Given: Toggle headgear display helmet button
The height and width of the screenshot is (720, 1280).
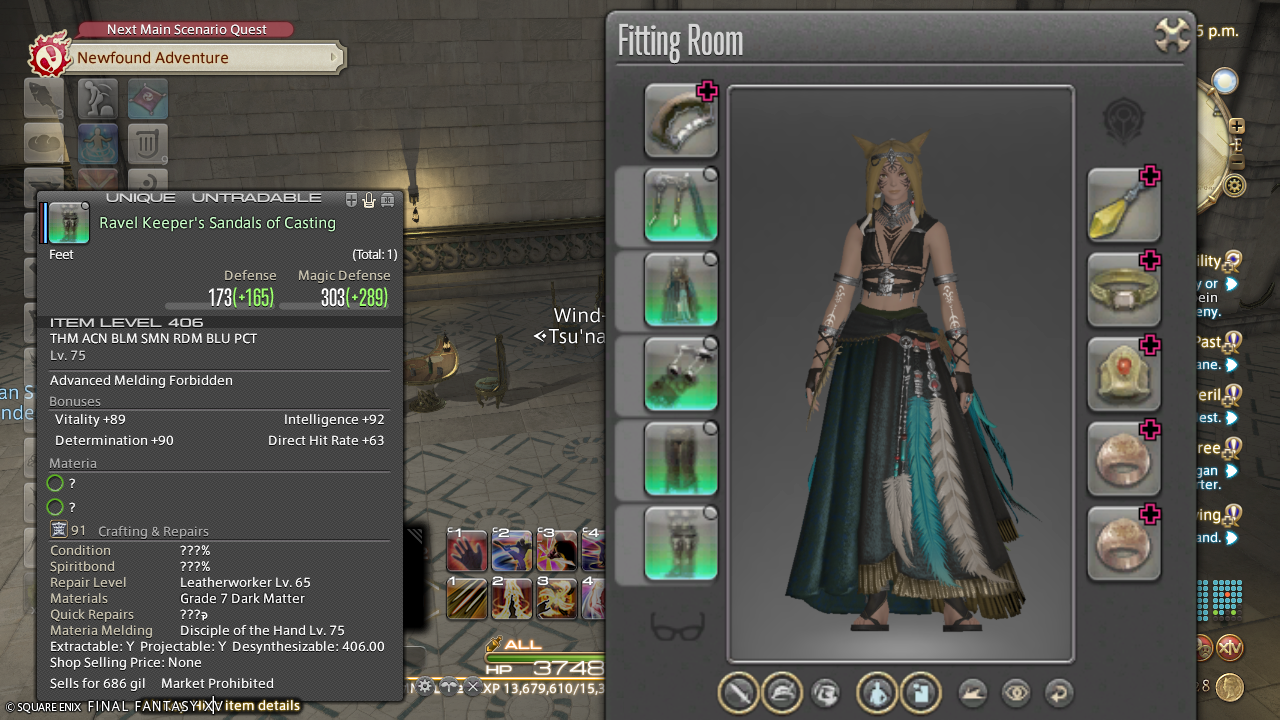Looking at the screenshot, I should 781,692.
